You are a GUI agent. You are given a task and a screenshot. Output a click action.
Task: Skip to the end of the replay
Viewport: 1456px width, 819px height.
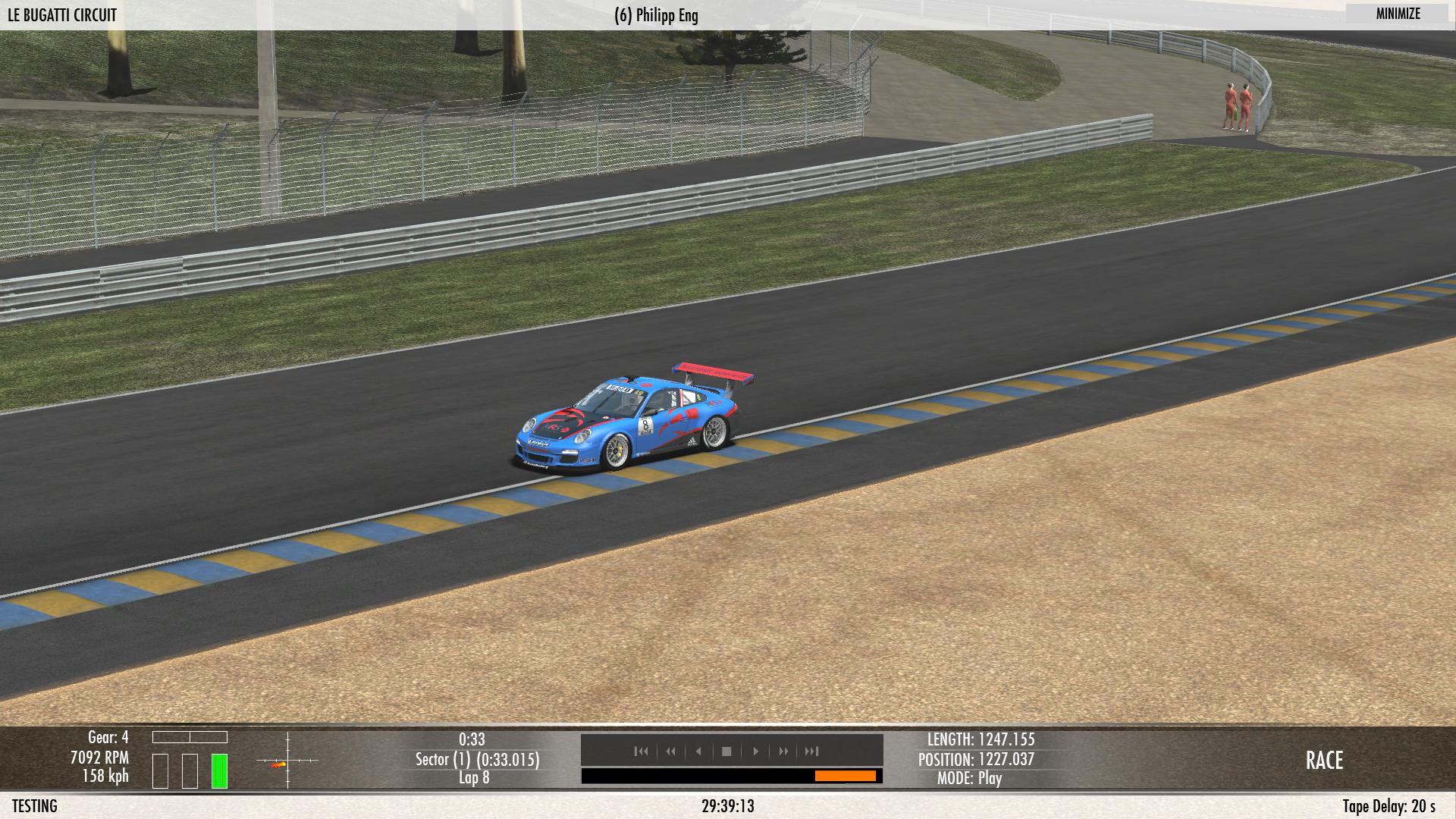point(812,752)
